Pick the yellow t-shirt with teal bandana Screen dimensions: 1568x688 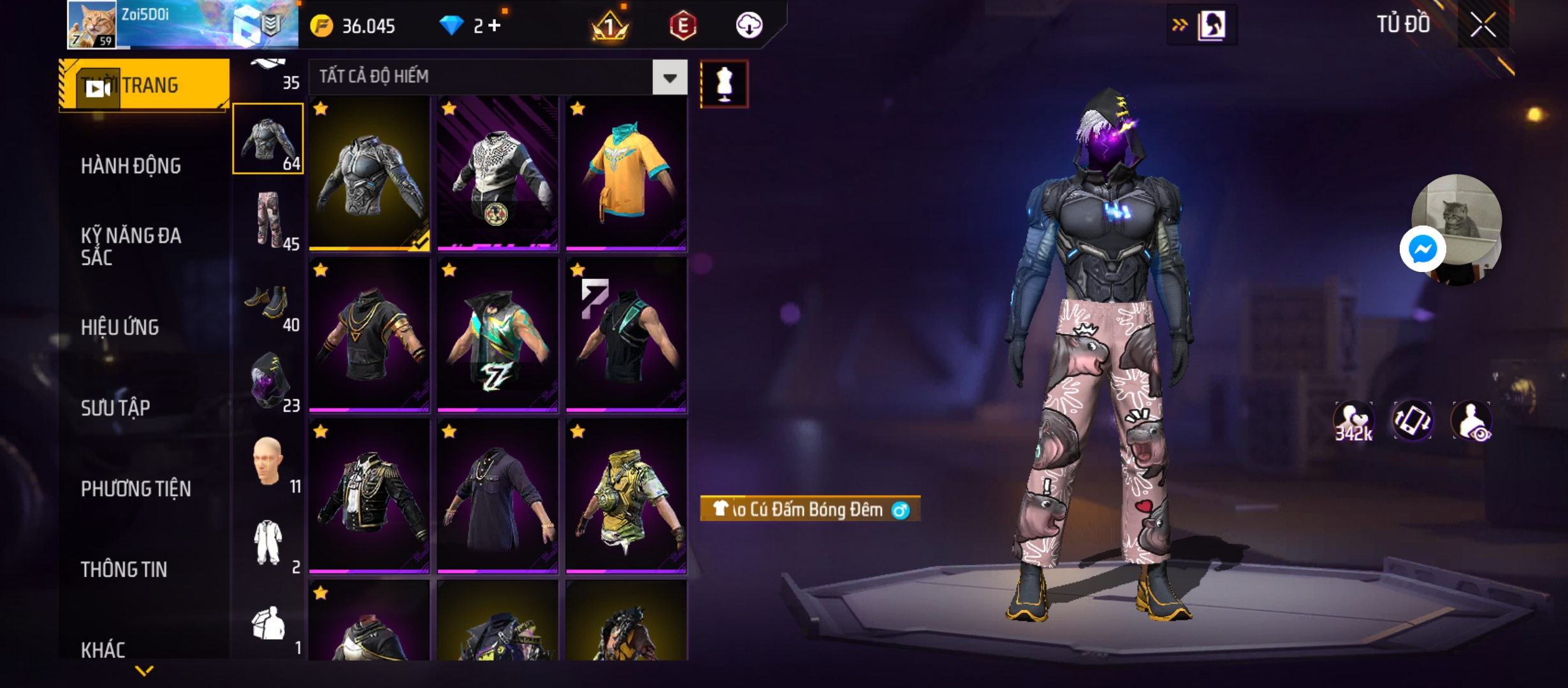click(626, 172)
